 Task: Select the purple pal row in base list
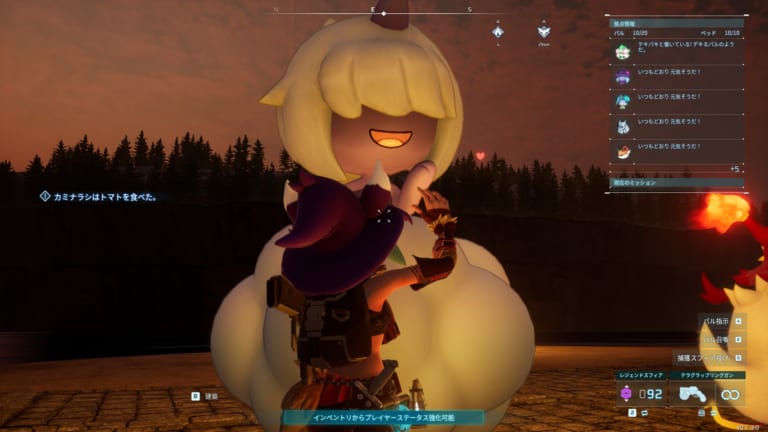coord(676,76)
